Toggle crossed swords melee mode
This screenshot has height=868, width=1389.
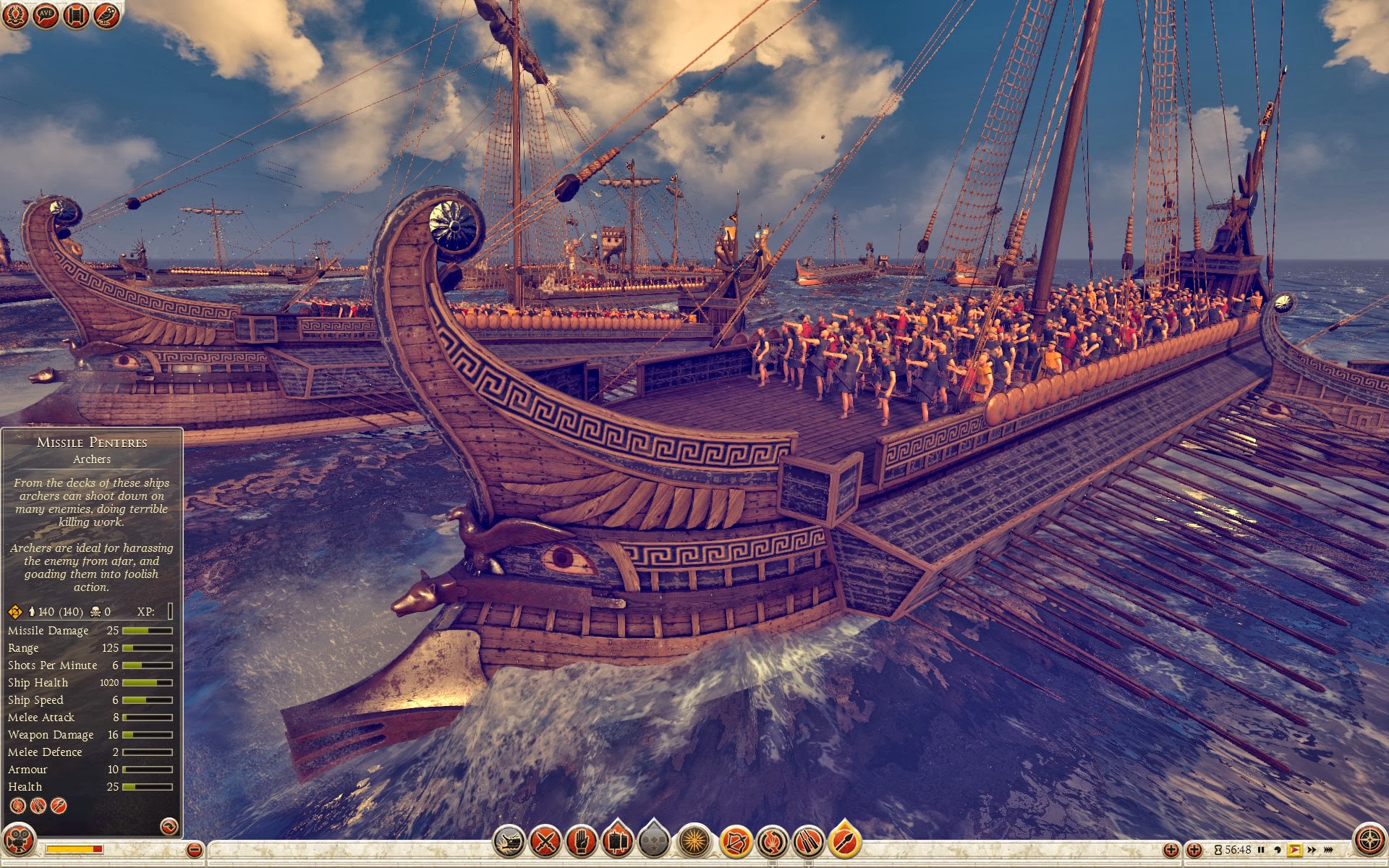[545, 841]
